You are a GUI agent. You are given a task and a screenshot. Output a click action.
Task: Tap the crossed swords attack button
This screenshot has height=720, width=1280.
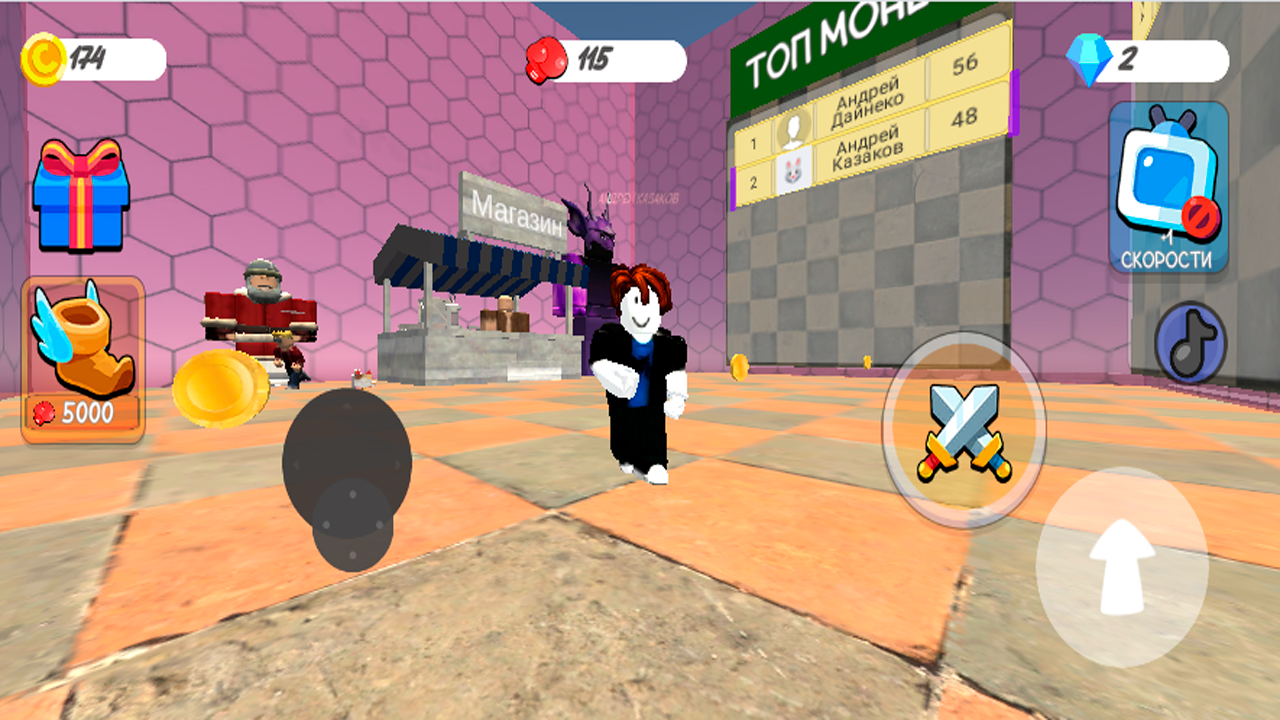coord(963,430)
